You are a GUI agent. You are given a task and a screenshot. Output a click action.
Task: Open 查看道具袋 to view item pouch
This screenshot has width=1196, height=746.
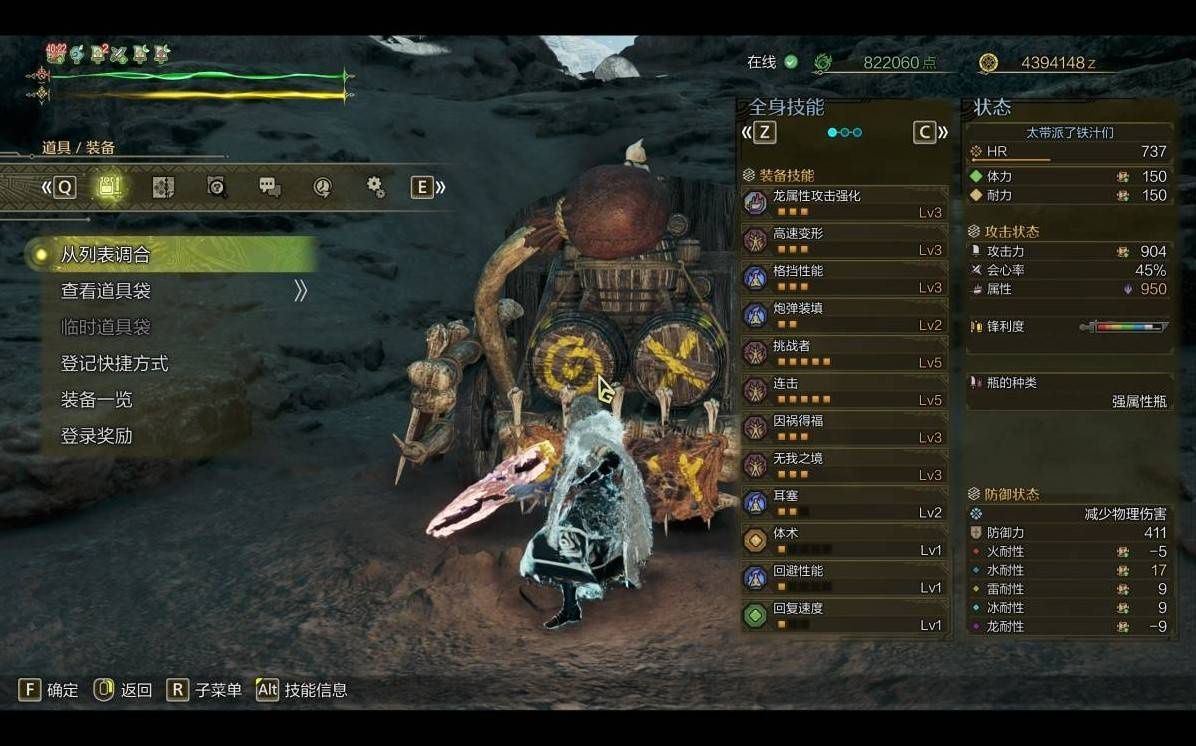[106, 291]
